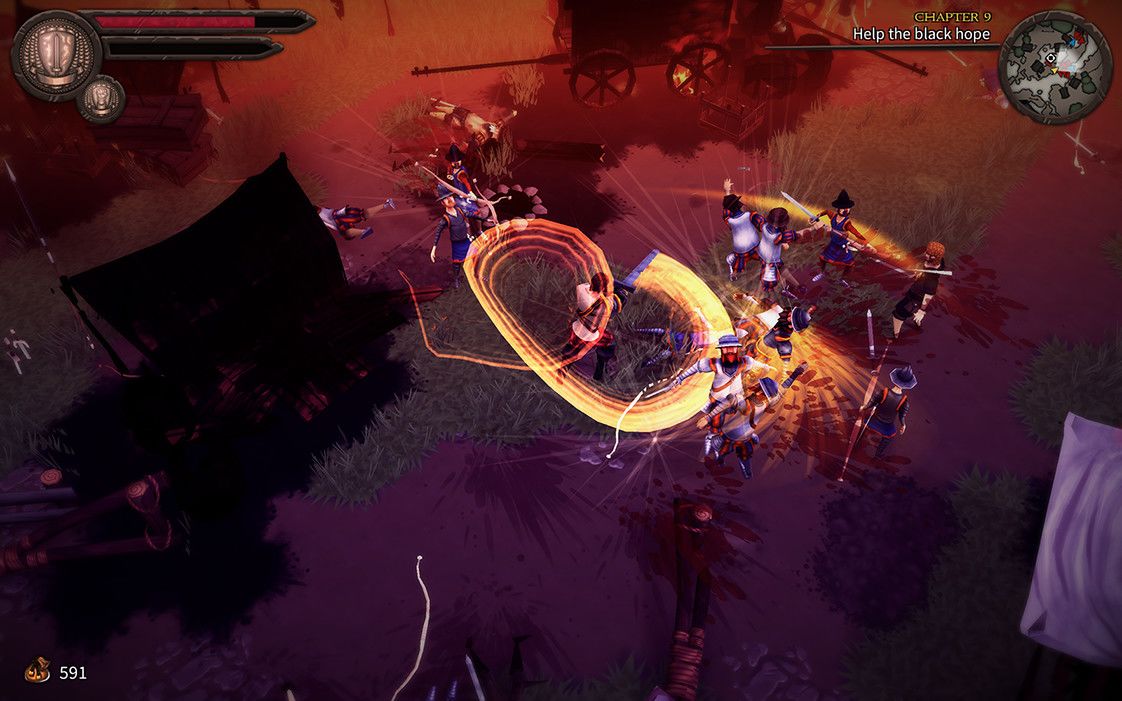Select the small secondary portrait medallion

point(101,98)
